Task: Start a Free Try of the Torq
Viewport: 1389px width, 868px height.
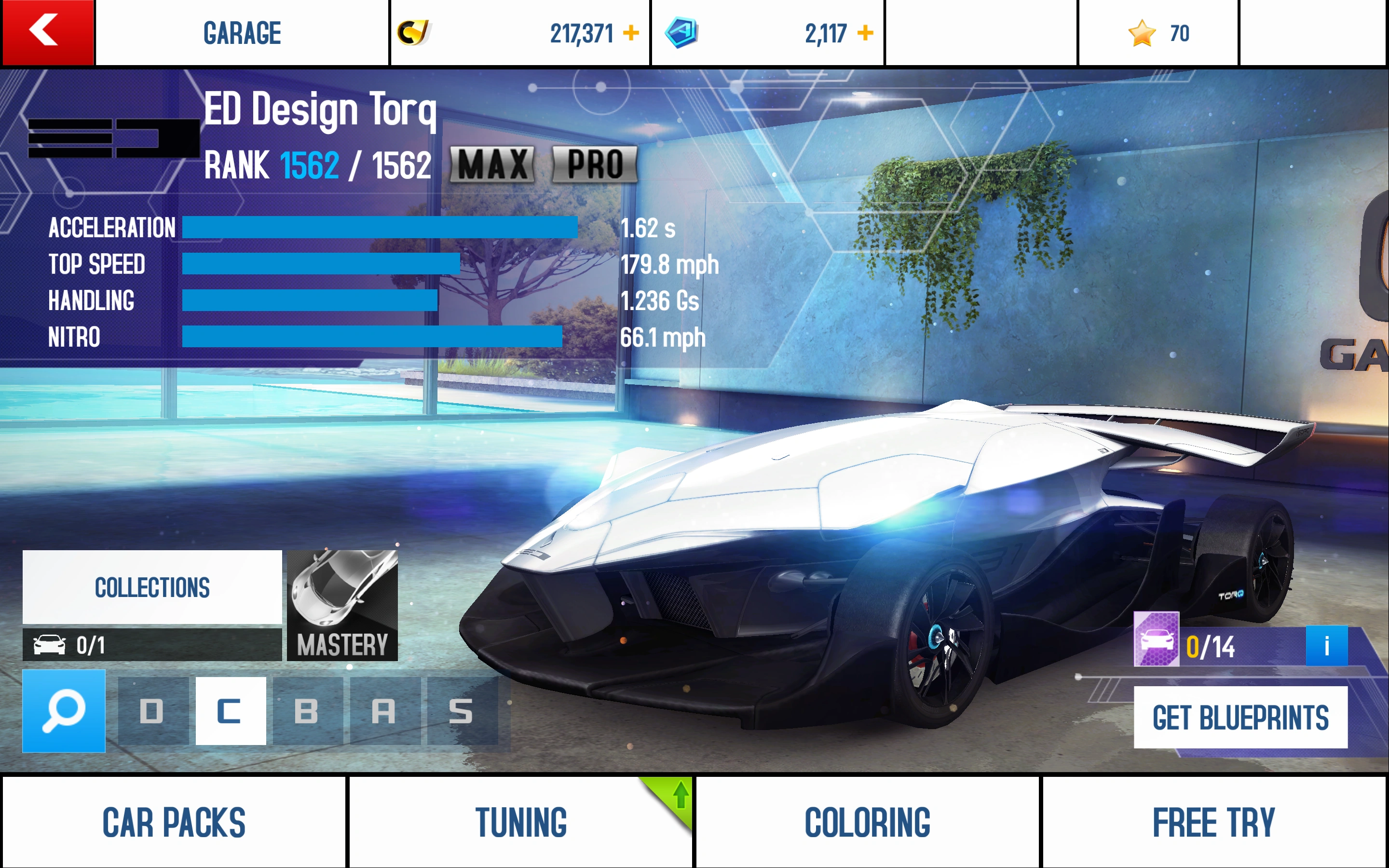Action: coord(1215,822)
